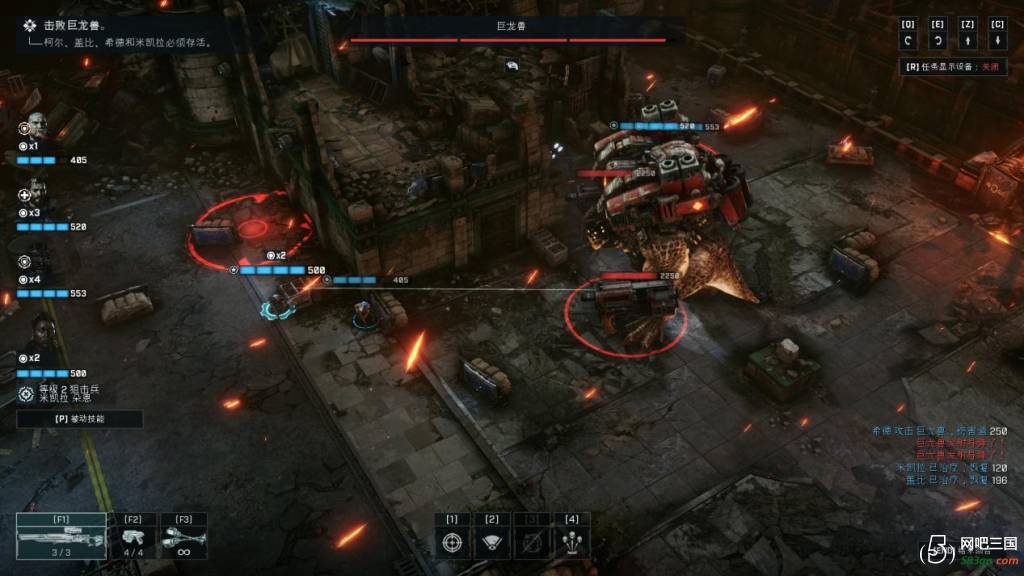Toggle the mission display device setting
The image size is (1024, 576).
click(950, 67)
